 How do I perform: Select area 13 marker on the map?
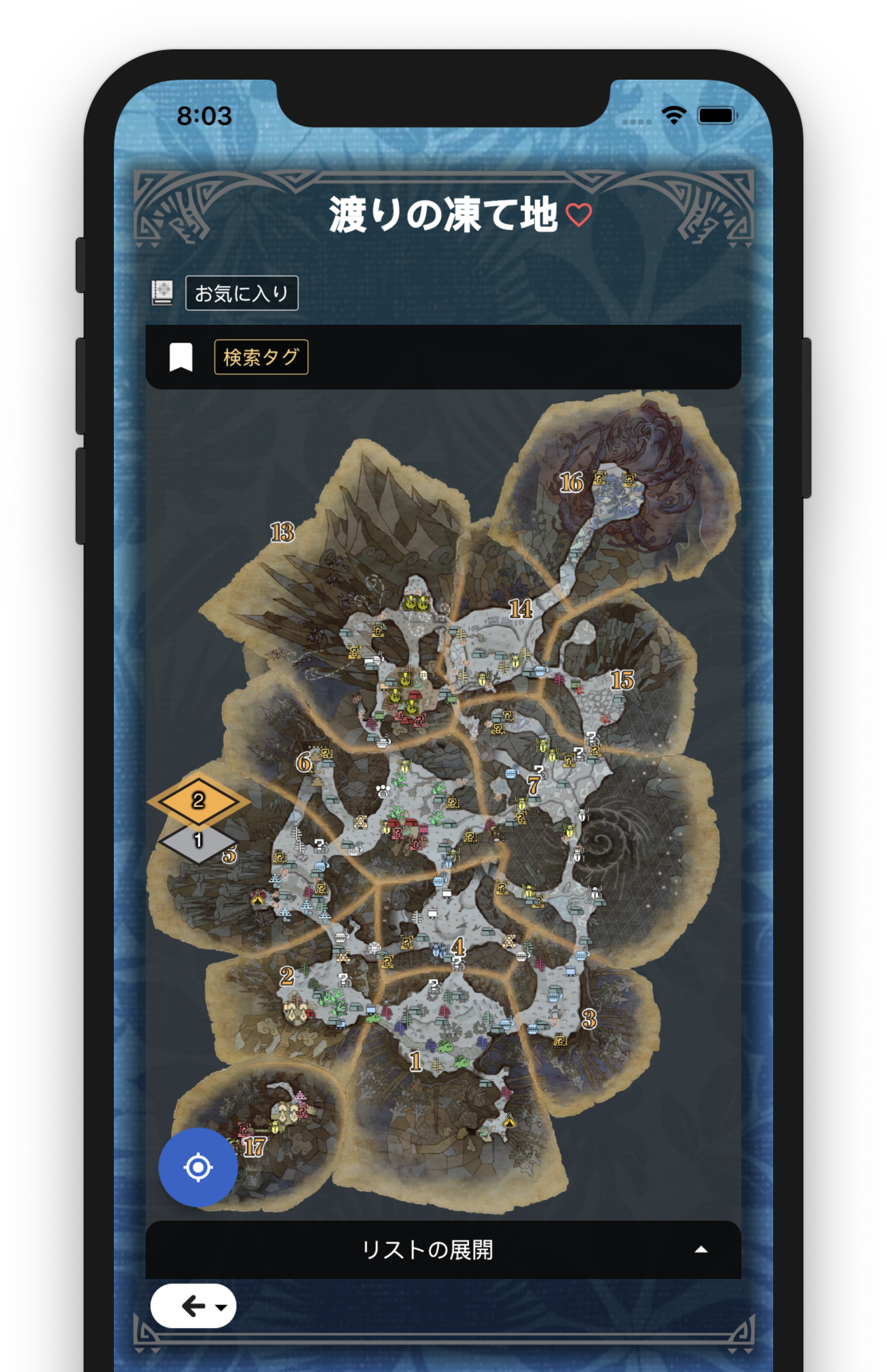(x=282, y=532)
